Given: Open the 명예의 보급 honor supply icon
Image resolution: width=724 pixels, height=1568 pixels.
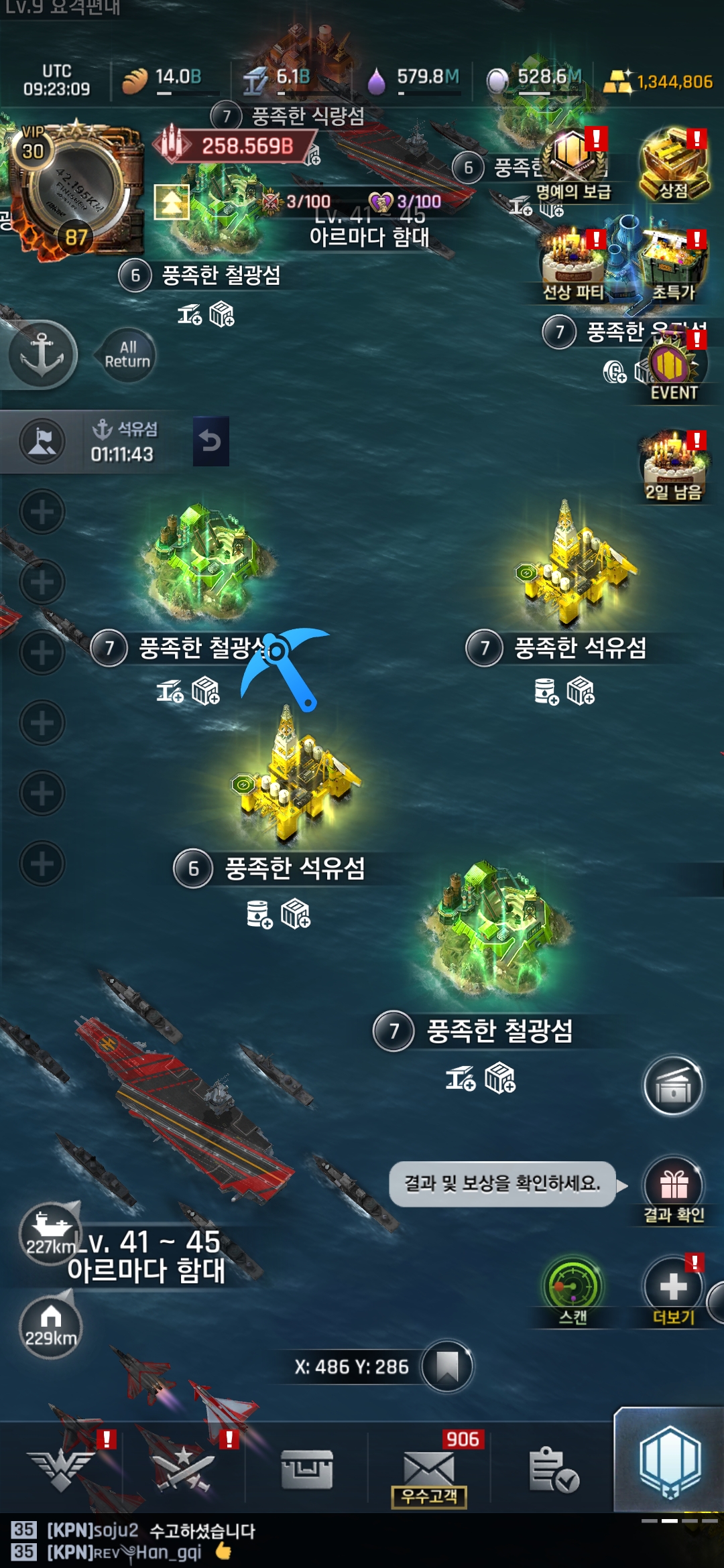Looking at the screenshot, I should 573,165.
